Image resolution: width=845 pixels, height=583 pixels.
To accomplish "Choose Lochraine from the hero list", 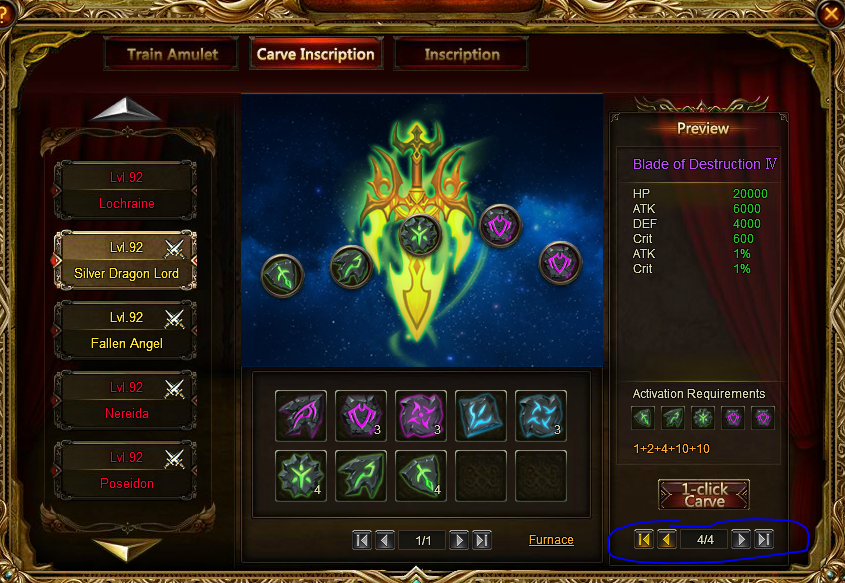I will (126, 190).
